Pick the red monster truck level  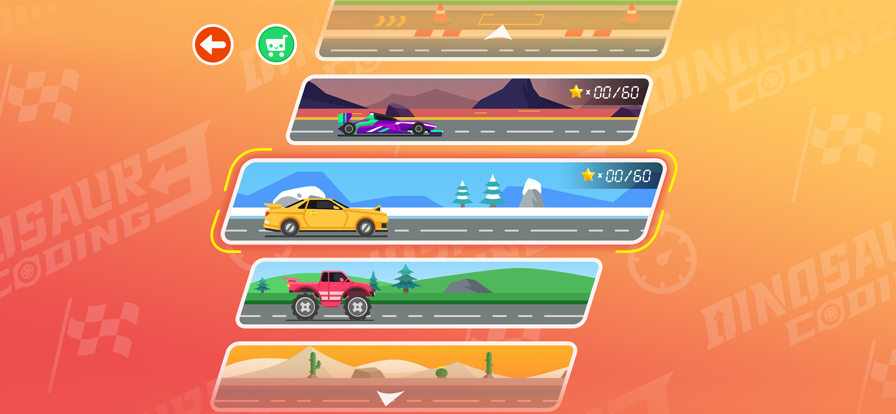point(418,292)
